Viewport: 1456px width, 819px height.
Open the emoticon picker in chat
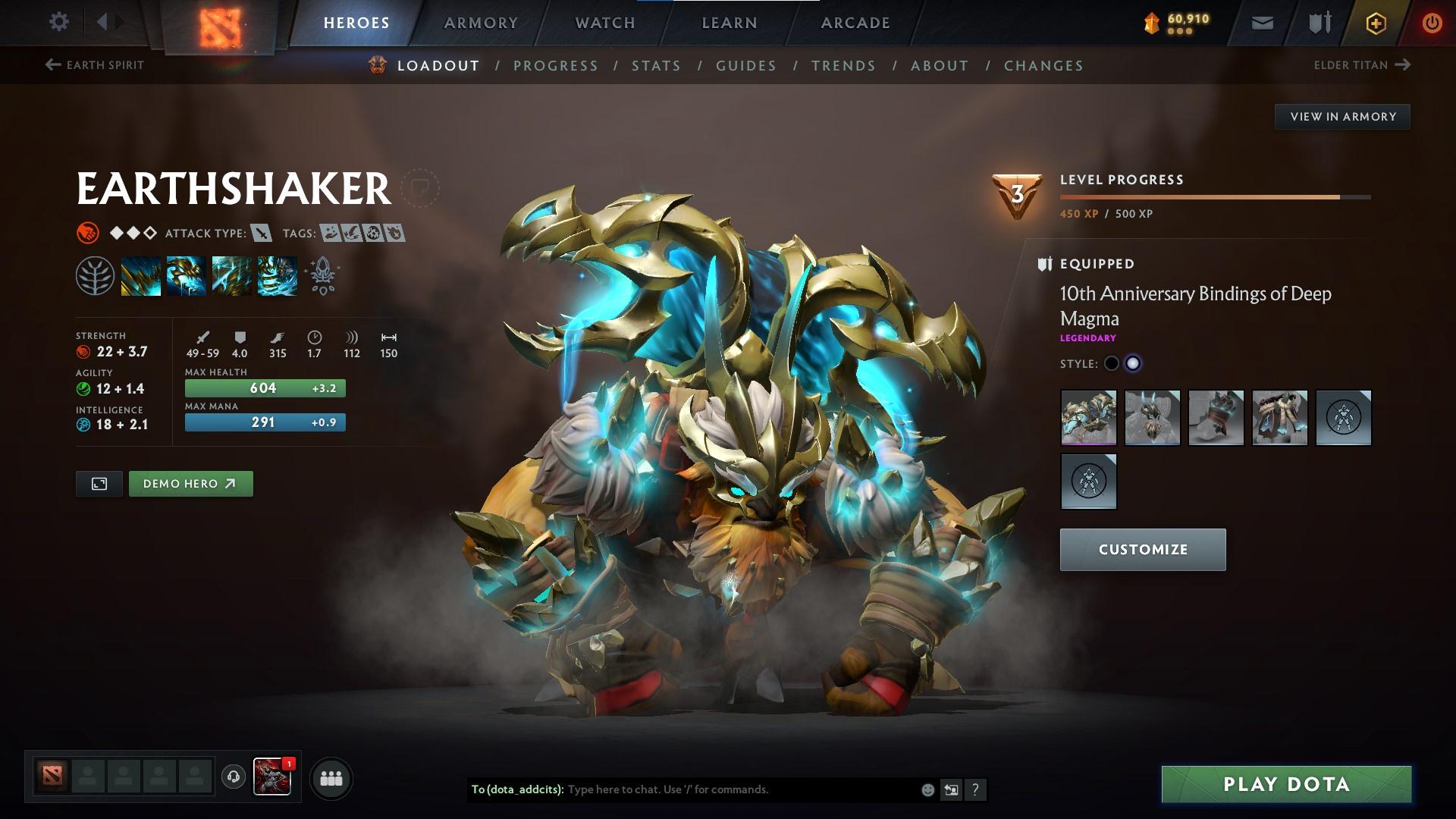[927, 789]
